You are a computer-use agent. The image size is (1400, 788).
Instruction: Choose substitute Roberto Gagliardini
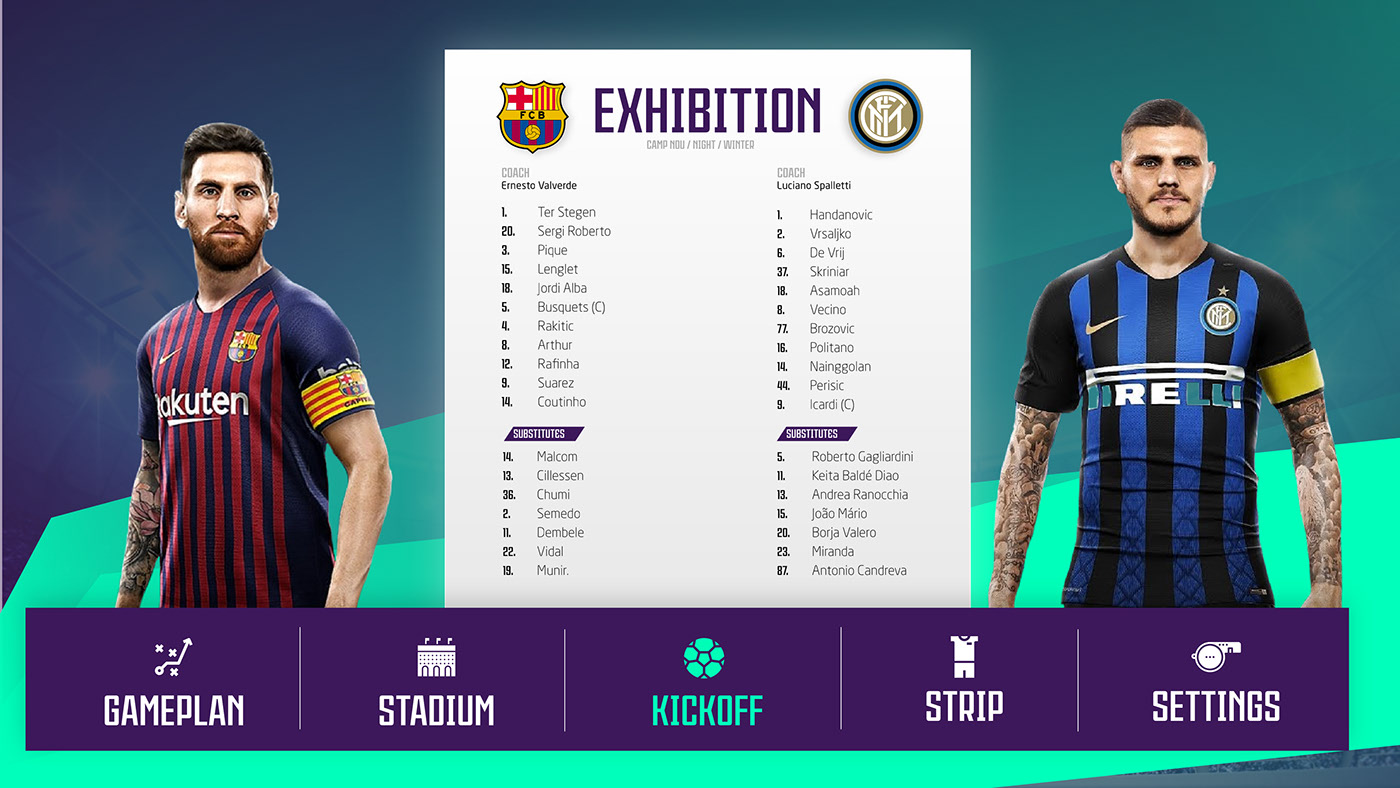pyautogui.click(x=862, y=457)
